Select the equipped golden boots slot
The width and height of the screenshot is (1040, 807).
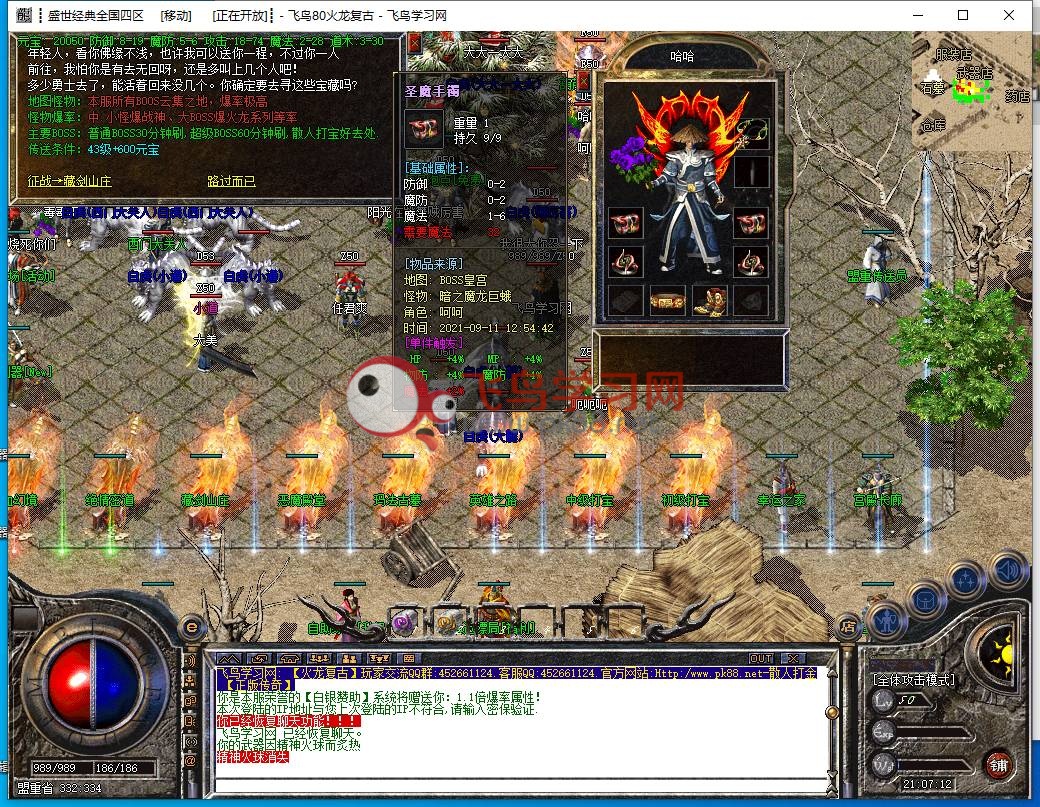709,300
